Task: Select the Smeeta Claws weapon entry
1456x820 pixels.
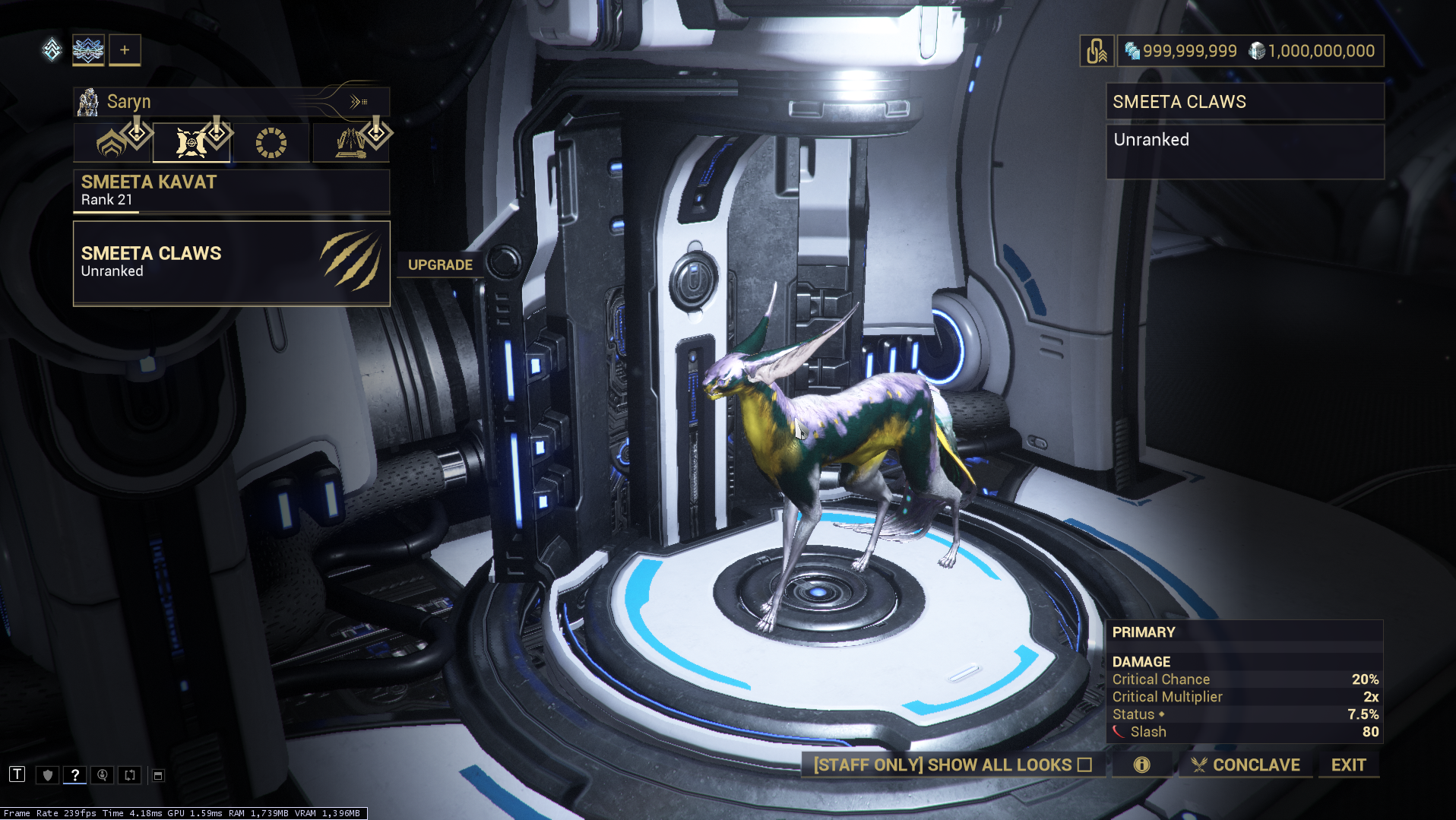Action: 231,263
